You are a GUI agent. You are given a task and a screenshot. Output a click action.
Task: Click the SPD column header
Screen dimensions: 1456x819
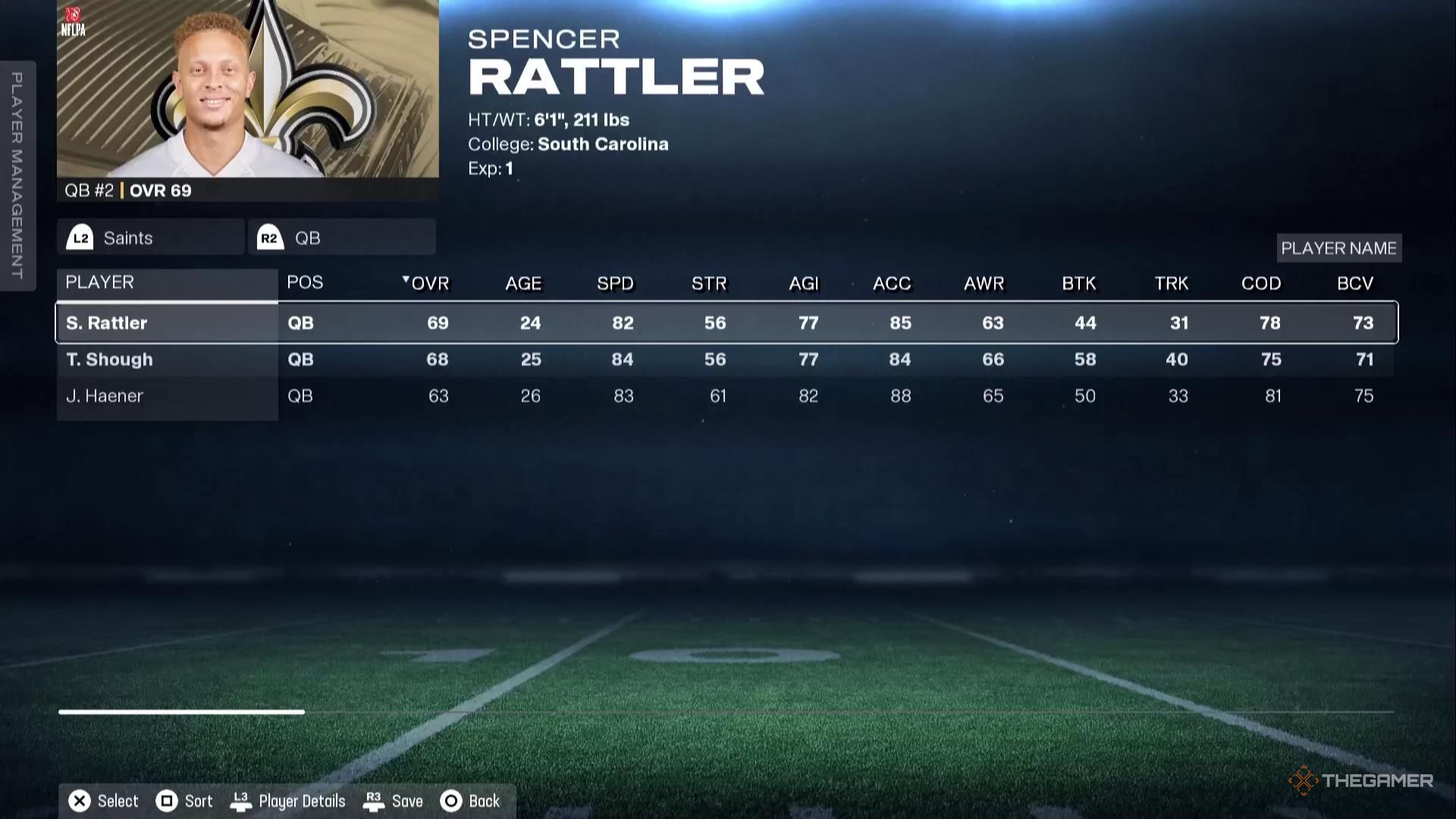[x=615, y=283]
